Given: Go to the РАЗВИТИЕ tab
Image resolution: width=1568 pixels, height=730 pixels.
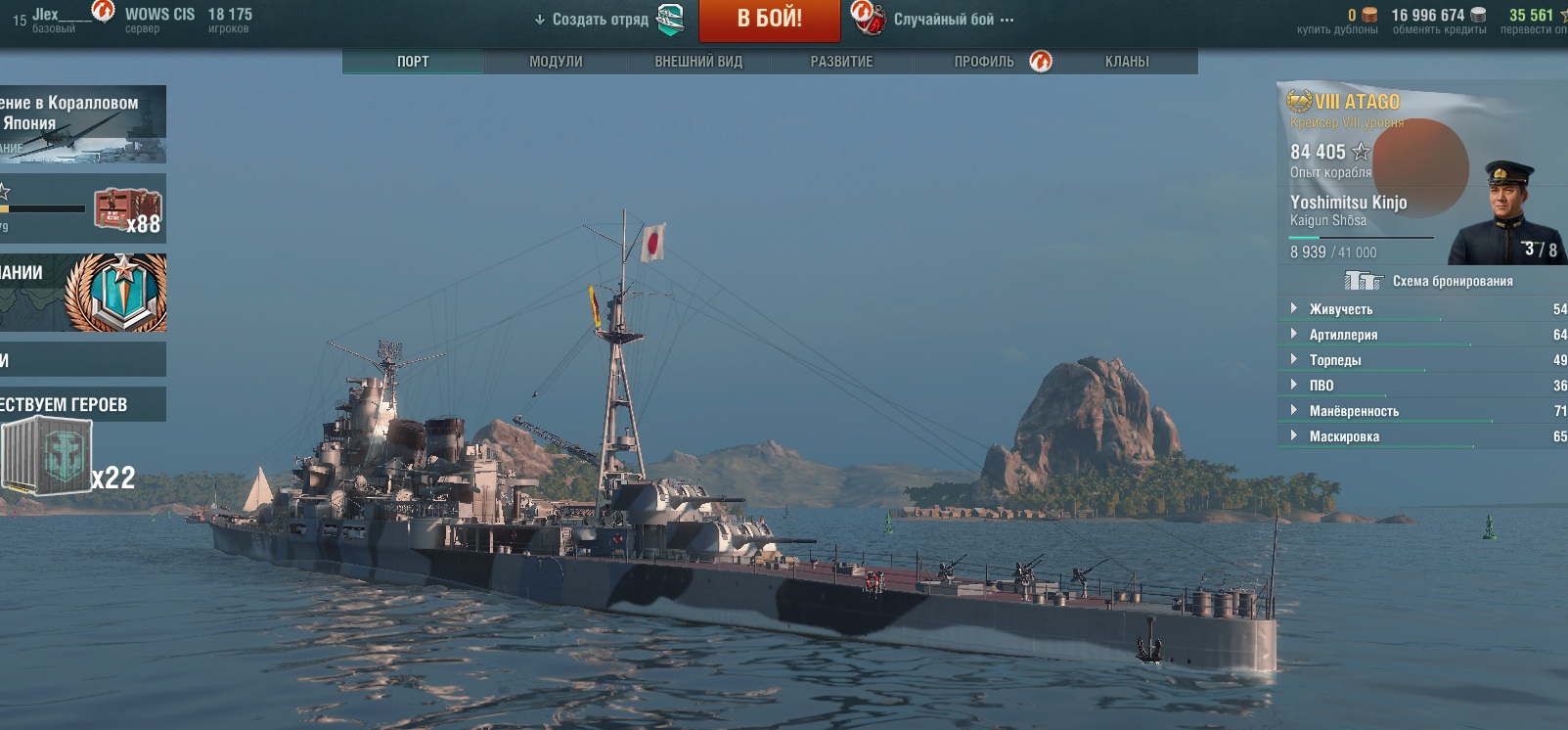Looking at the screenshot, I should tap(841, 62).
